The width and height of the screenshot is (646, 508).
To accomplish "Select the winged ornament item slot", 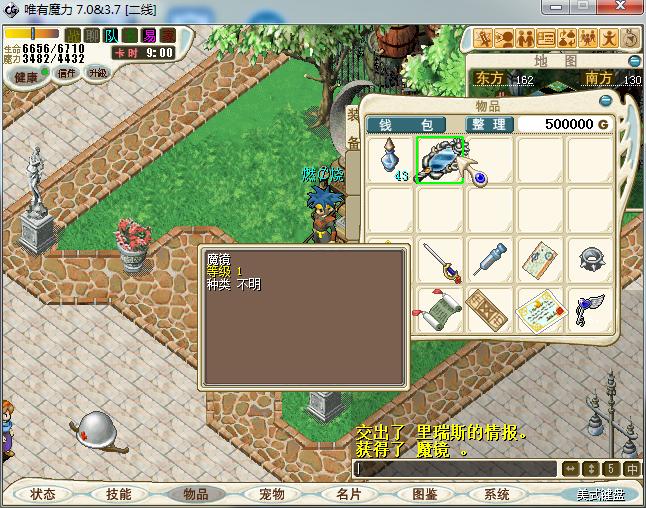I will [x=590, y=310].
